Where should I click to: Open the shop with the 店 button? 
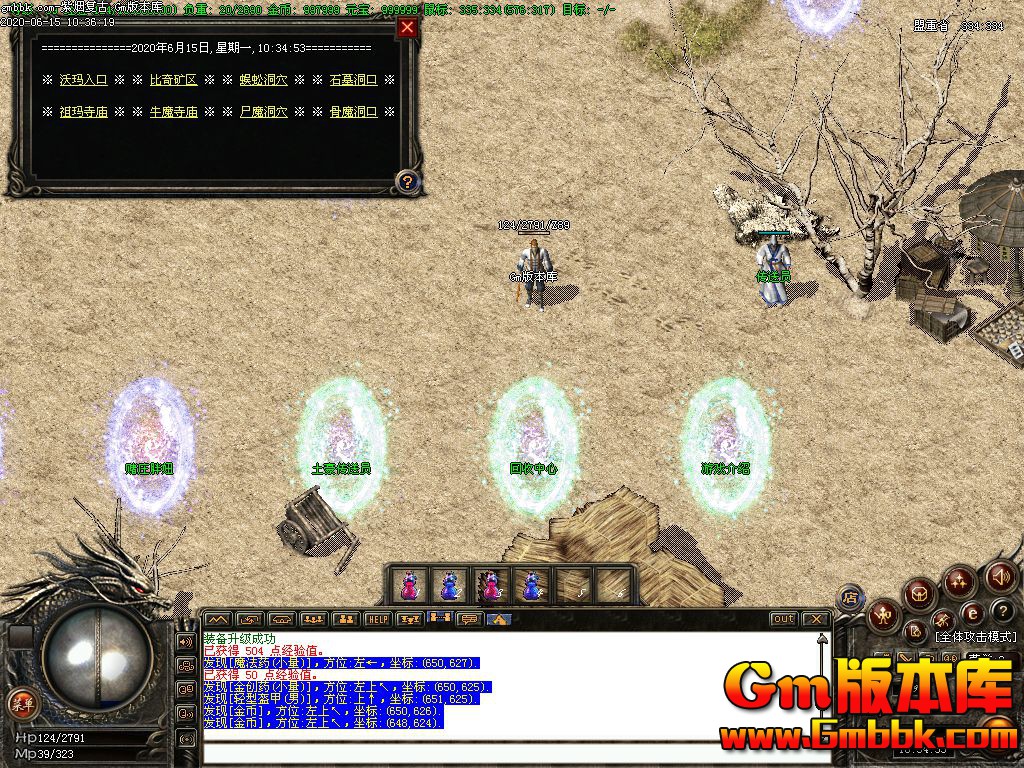(851, 598)
